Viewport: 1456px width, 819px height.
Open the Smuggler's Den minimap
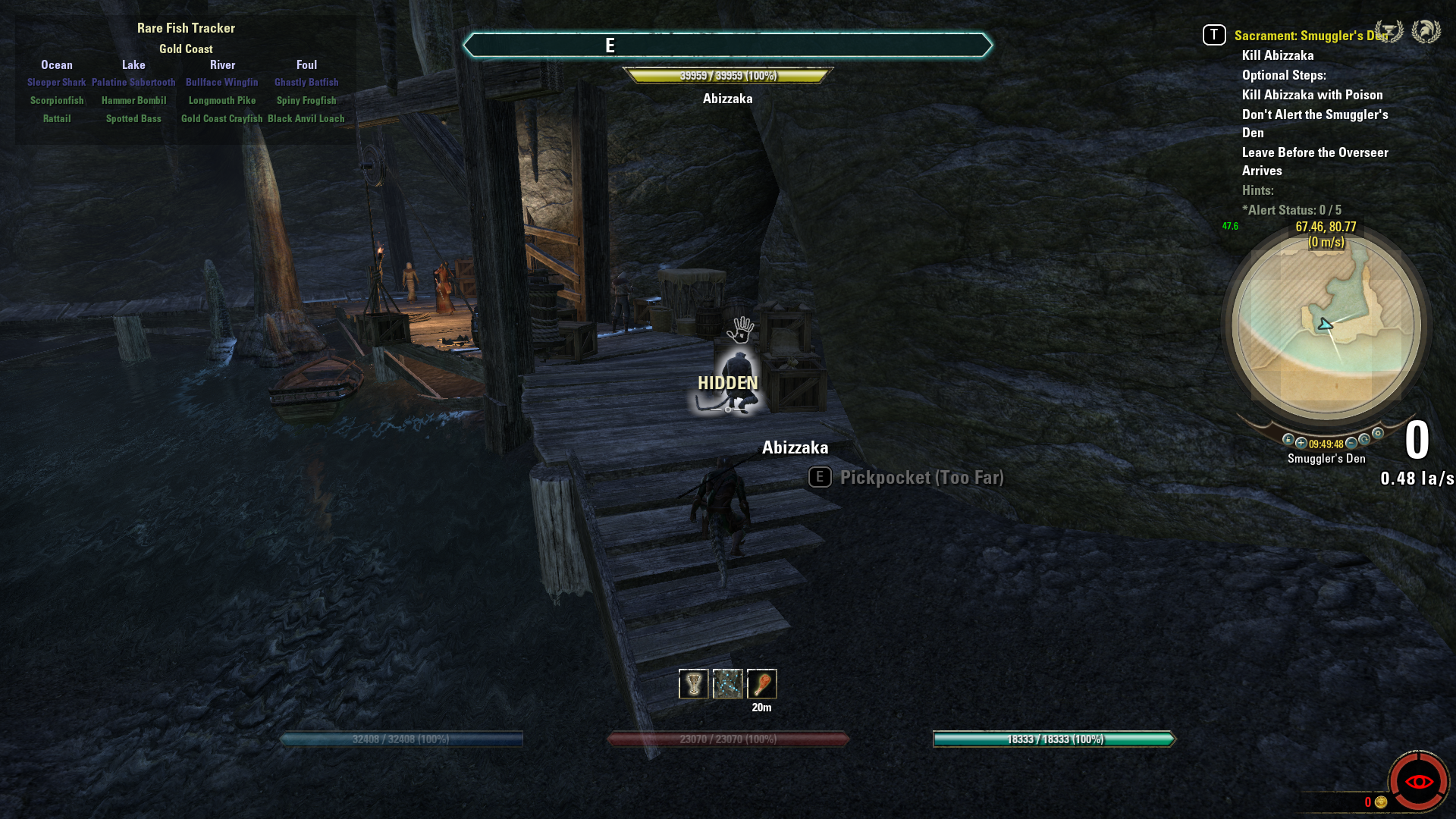(1326, 326)
